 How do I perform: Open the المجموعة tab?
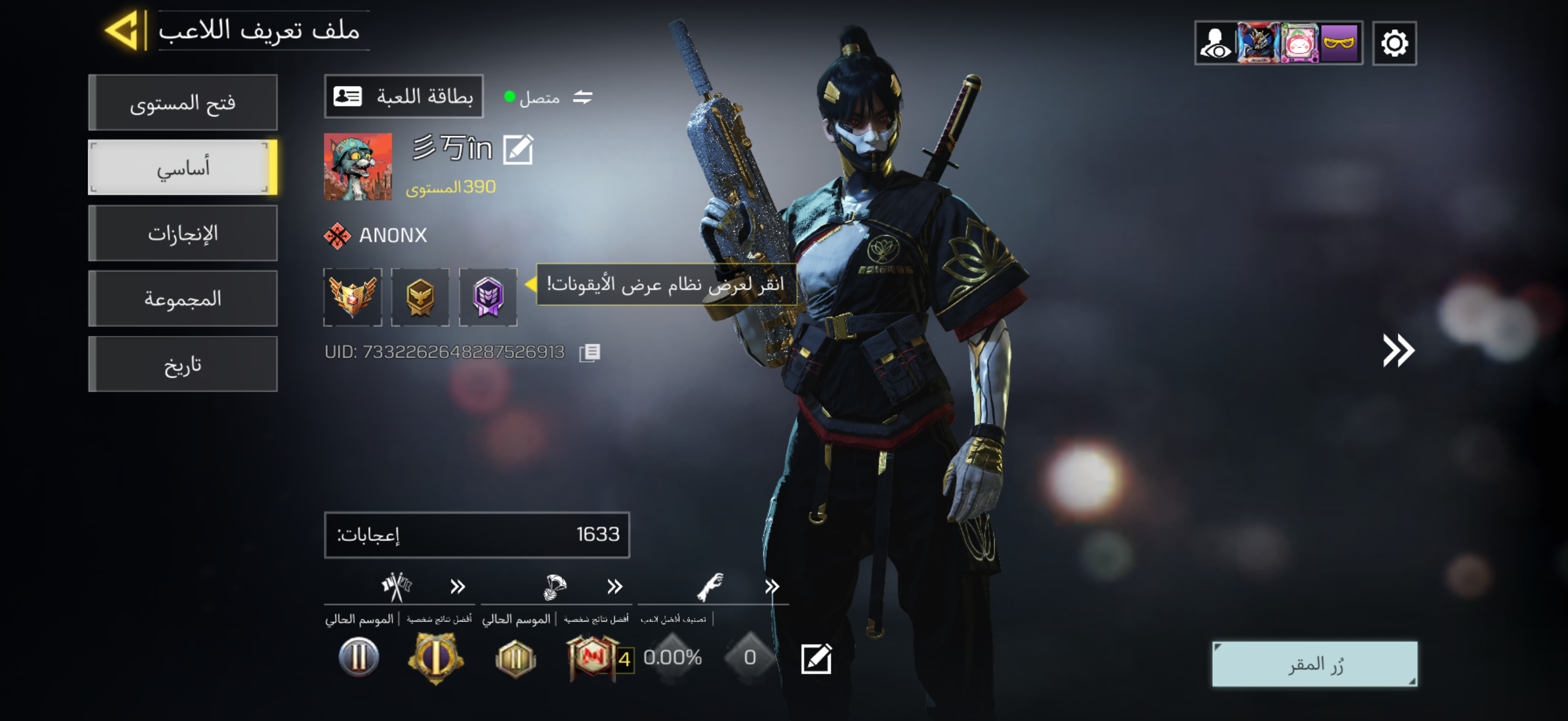(x=183, y=299)
